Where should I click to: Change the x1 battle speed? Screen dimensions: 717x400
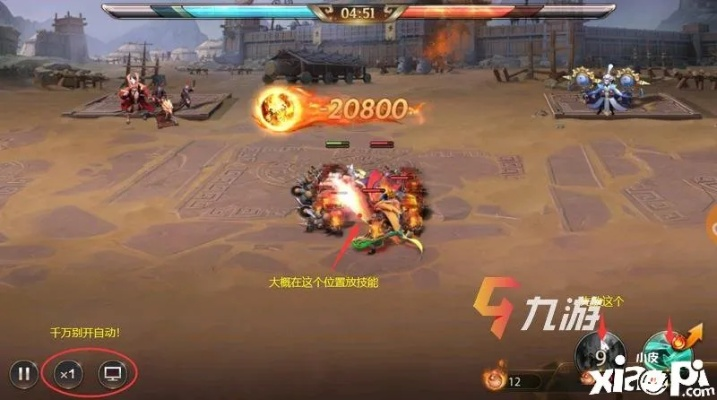68,374
